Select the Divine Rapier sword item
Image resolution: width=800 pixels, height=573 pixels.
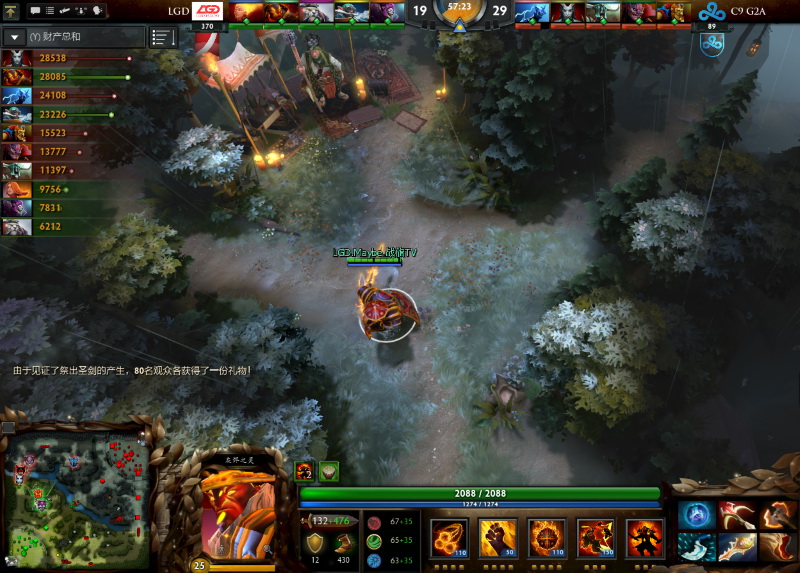[x=737, y=547]
